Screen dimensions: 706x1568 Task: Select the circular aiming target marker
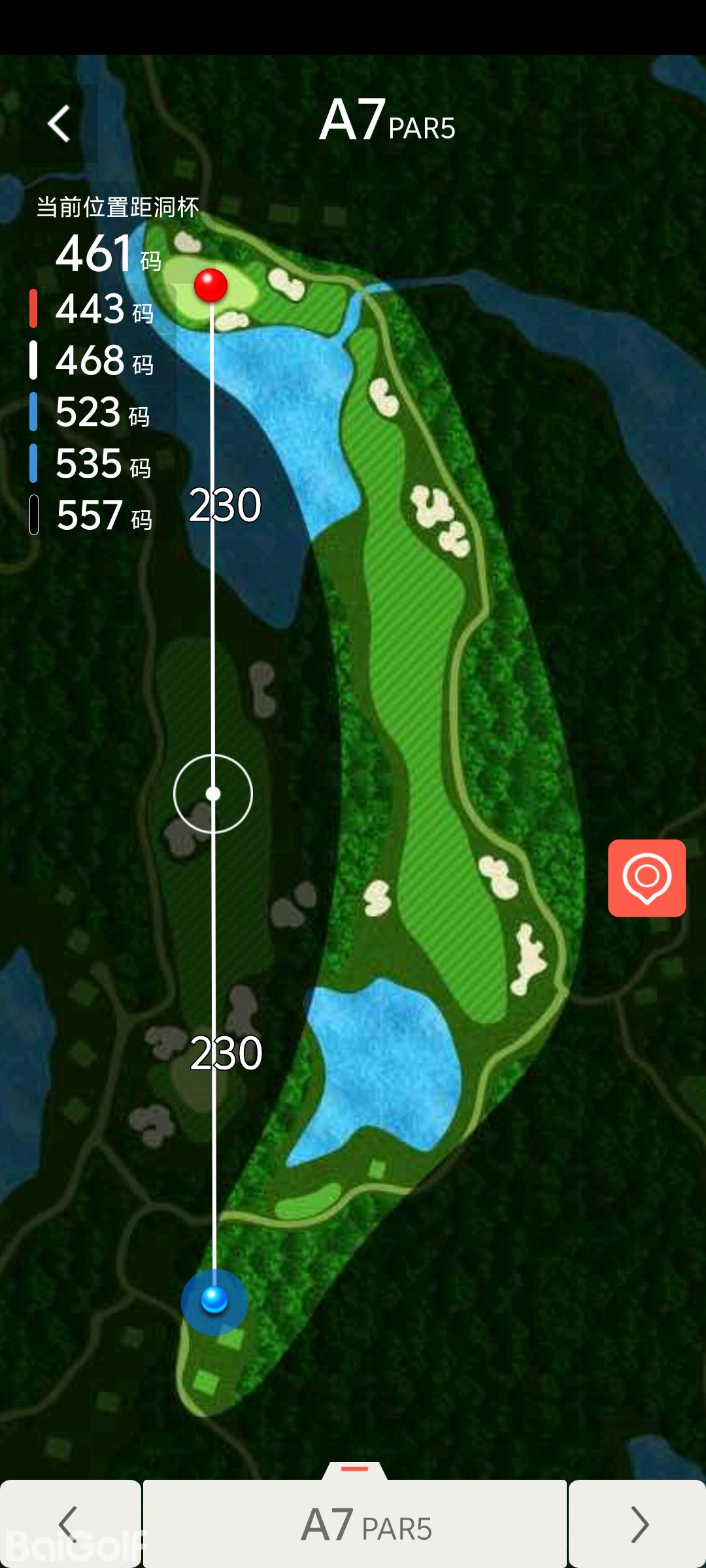point(213,794)
